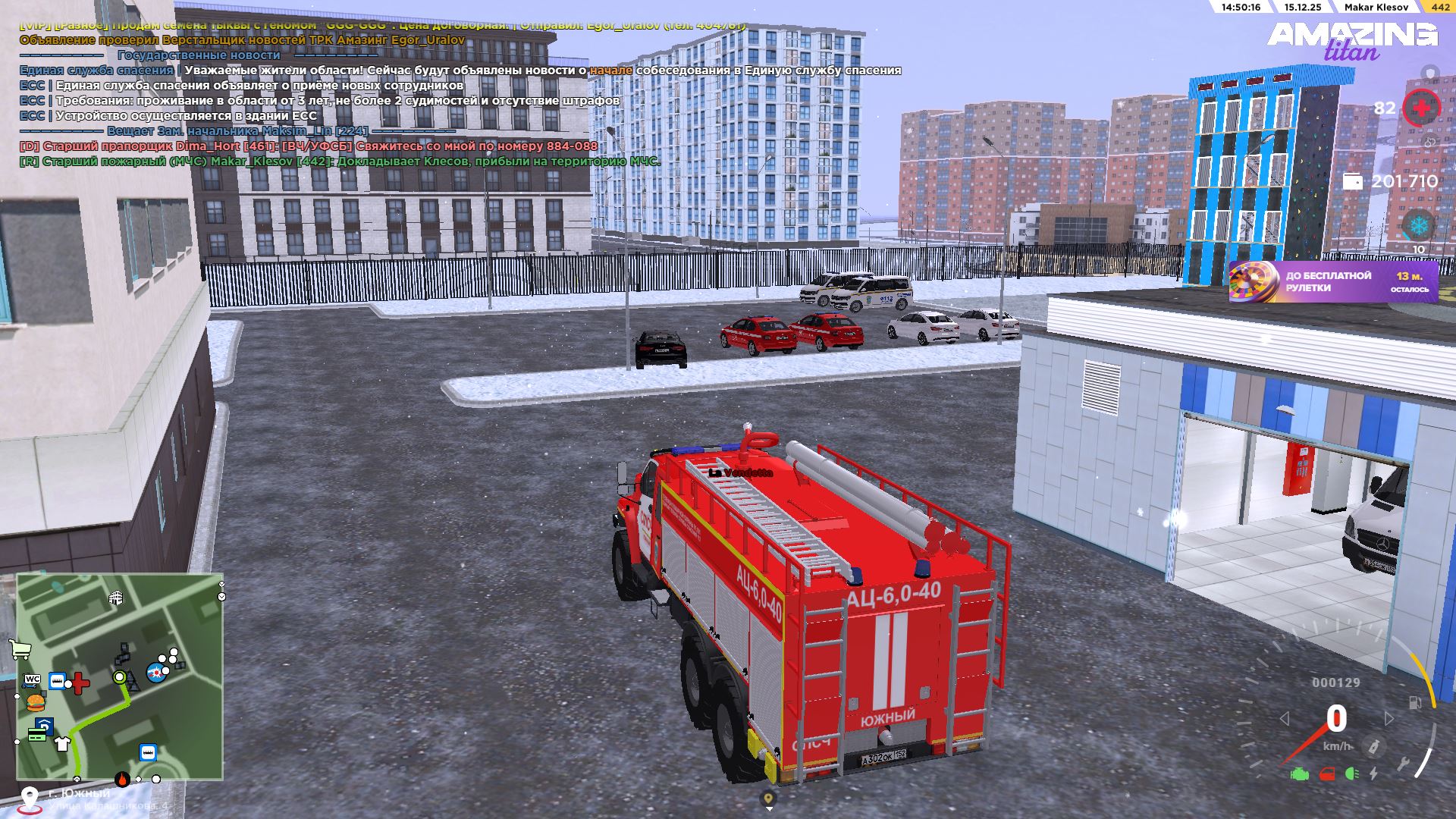Image resolution: width=1456 pixels, height=819 pixels.
Task: Click the MChS emblem marker on minimap
Action: 156,673
